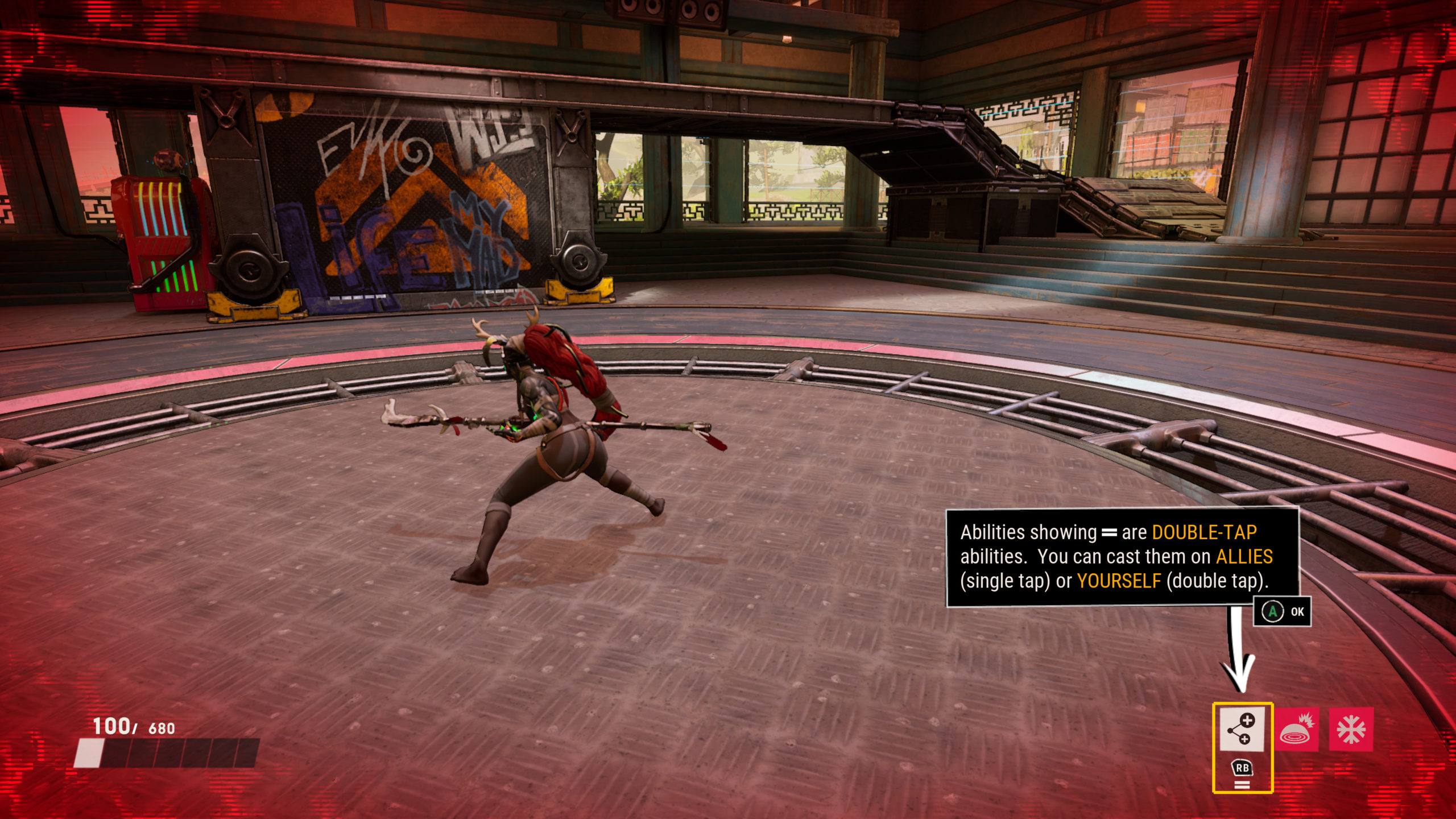
Task: Activate the highlighted ally heal ability icon
Action: (x=1242, y=729)
